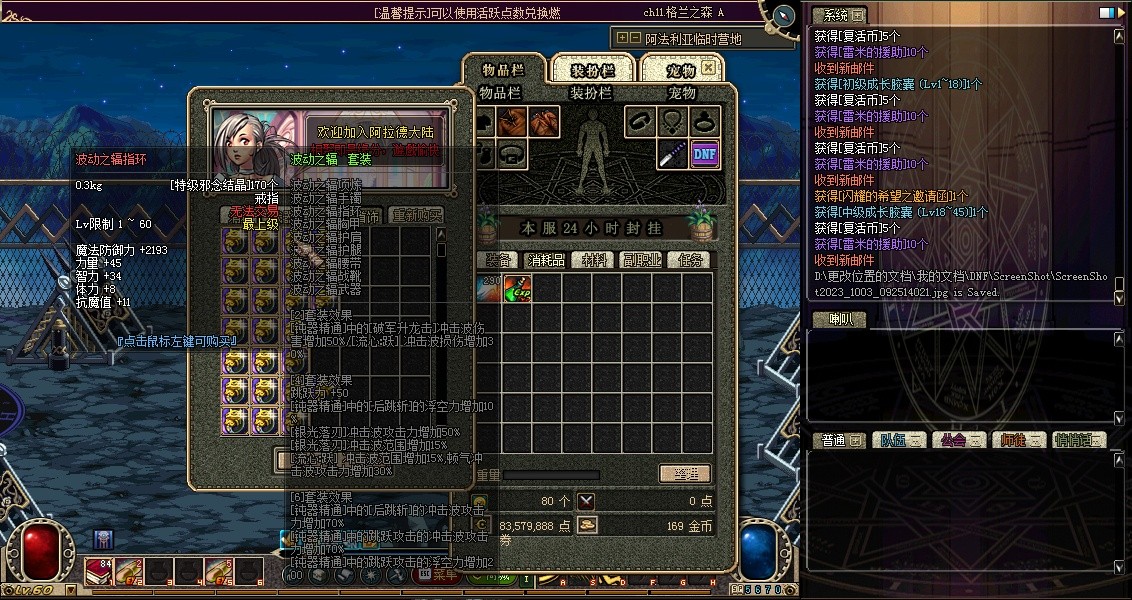
Task: Close the inventory window
Action: click(708, 68)
